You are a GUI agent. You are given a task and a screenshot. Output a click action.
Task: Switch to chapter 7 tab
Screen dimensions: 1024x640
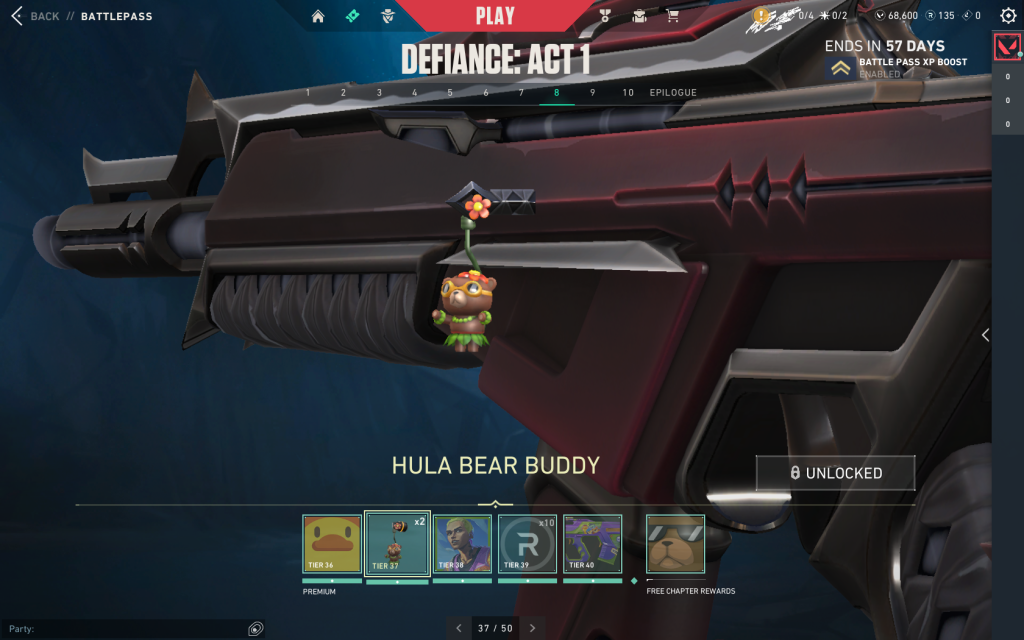click(521, 93)
